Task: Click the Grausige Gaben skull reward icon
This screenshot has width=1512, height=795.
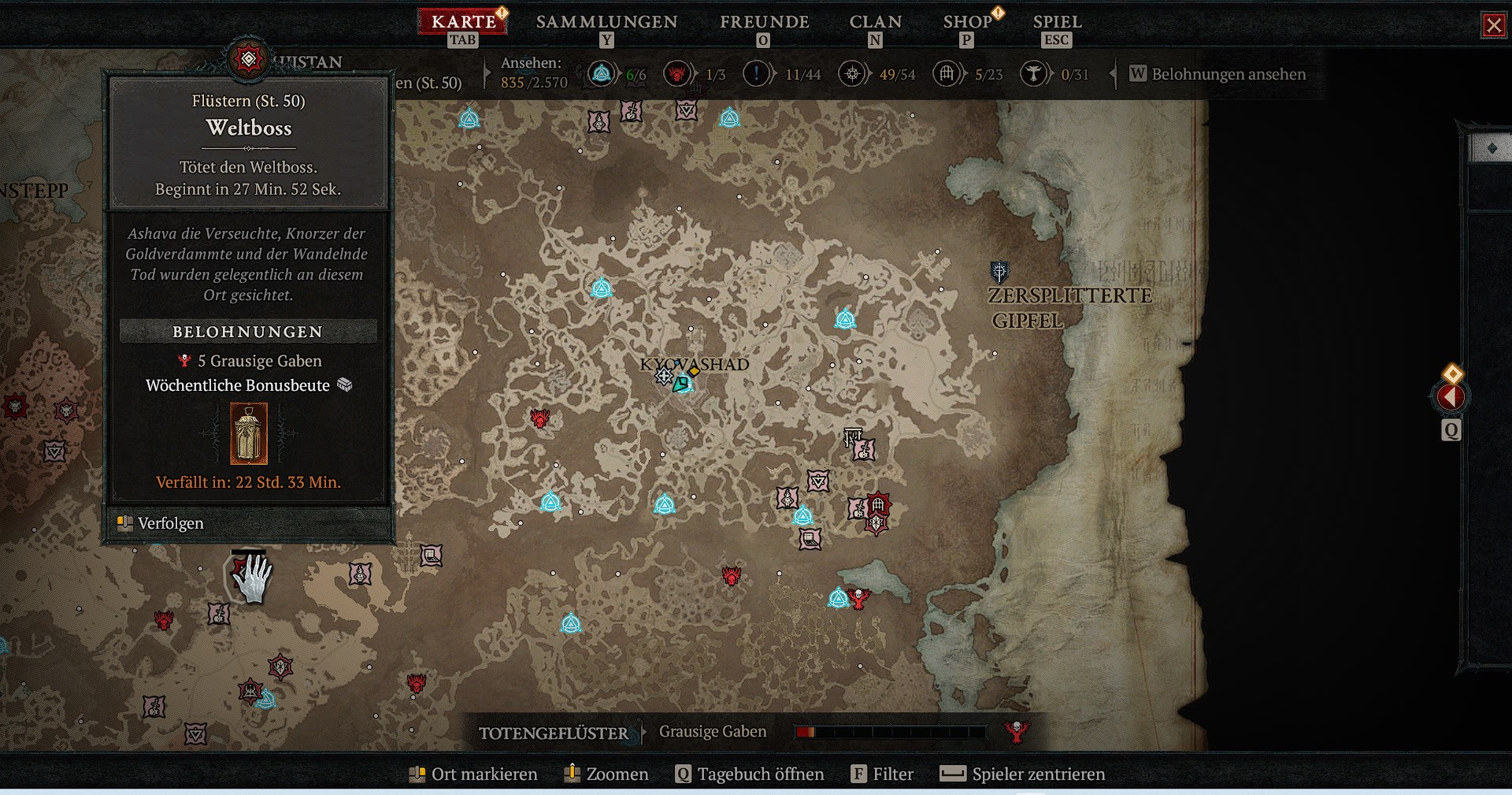Action: point(1017,732)
